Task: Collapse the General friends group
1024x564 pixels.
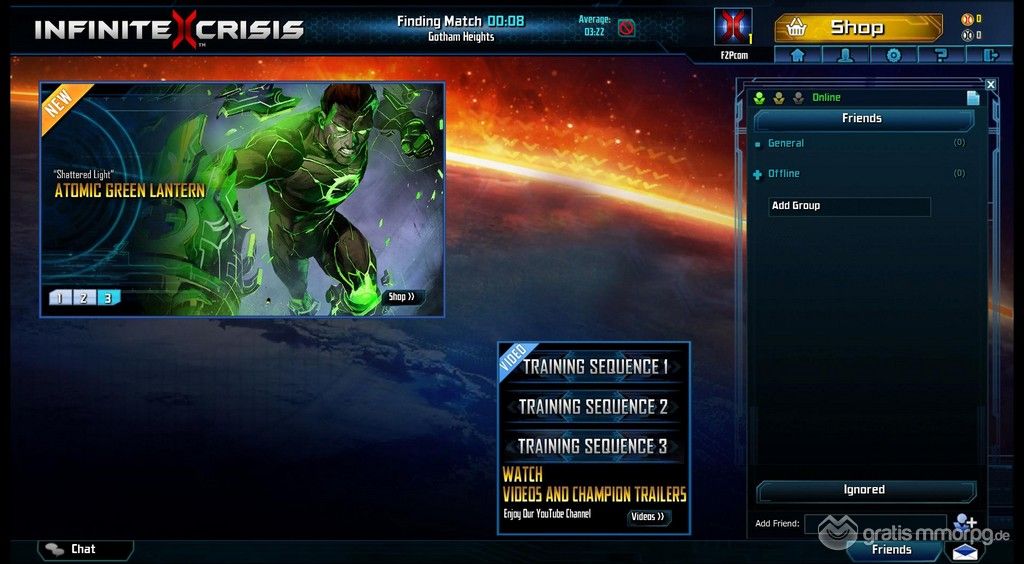Action: pyautogui.click(x=758, y=144)
